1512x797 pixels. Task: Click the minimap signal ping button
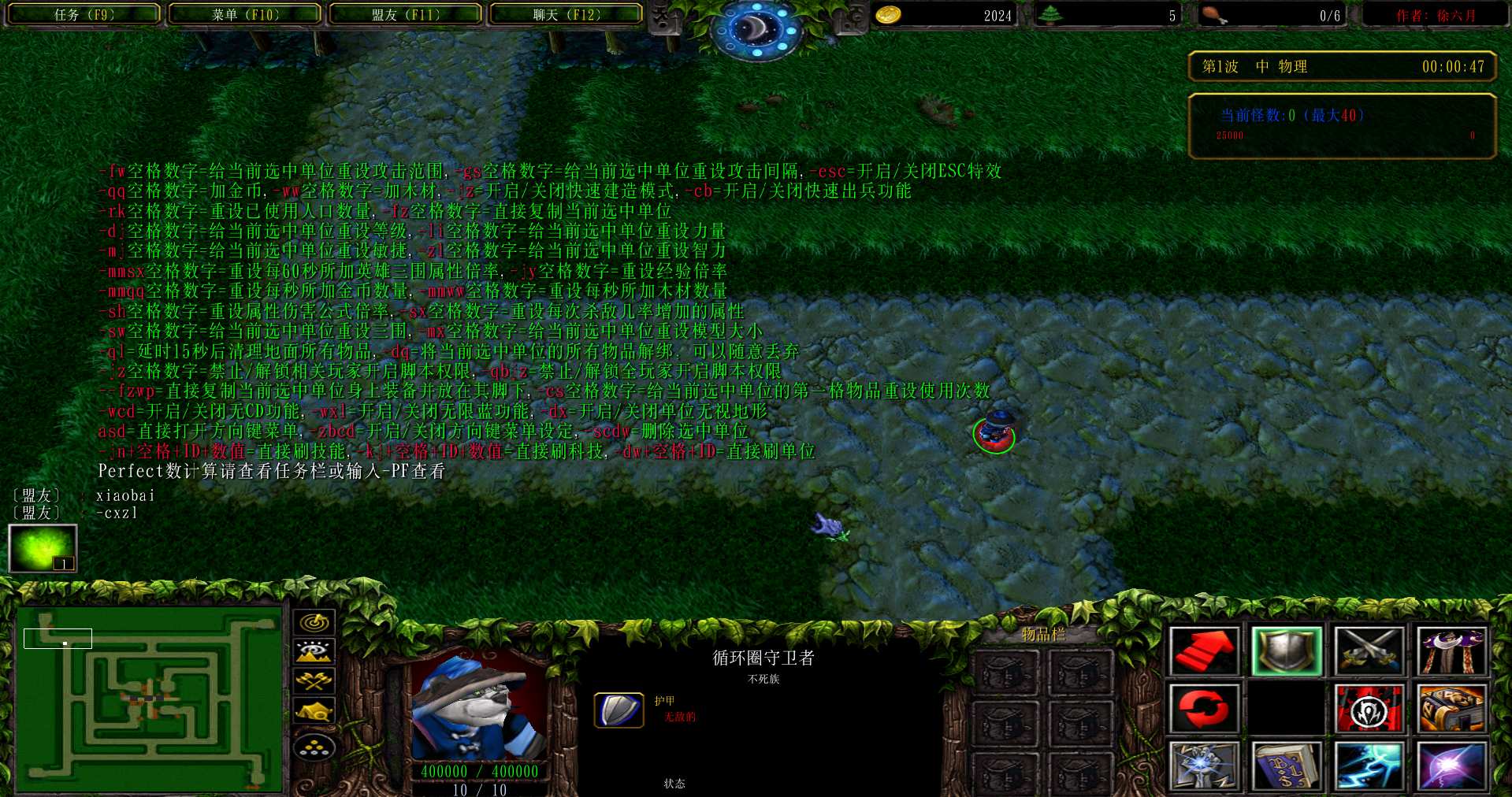(314, 622)
